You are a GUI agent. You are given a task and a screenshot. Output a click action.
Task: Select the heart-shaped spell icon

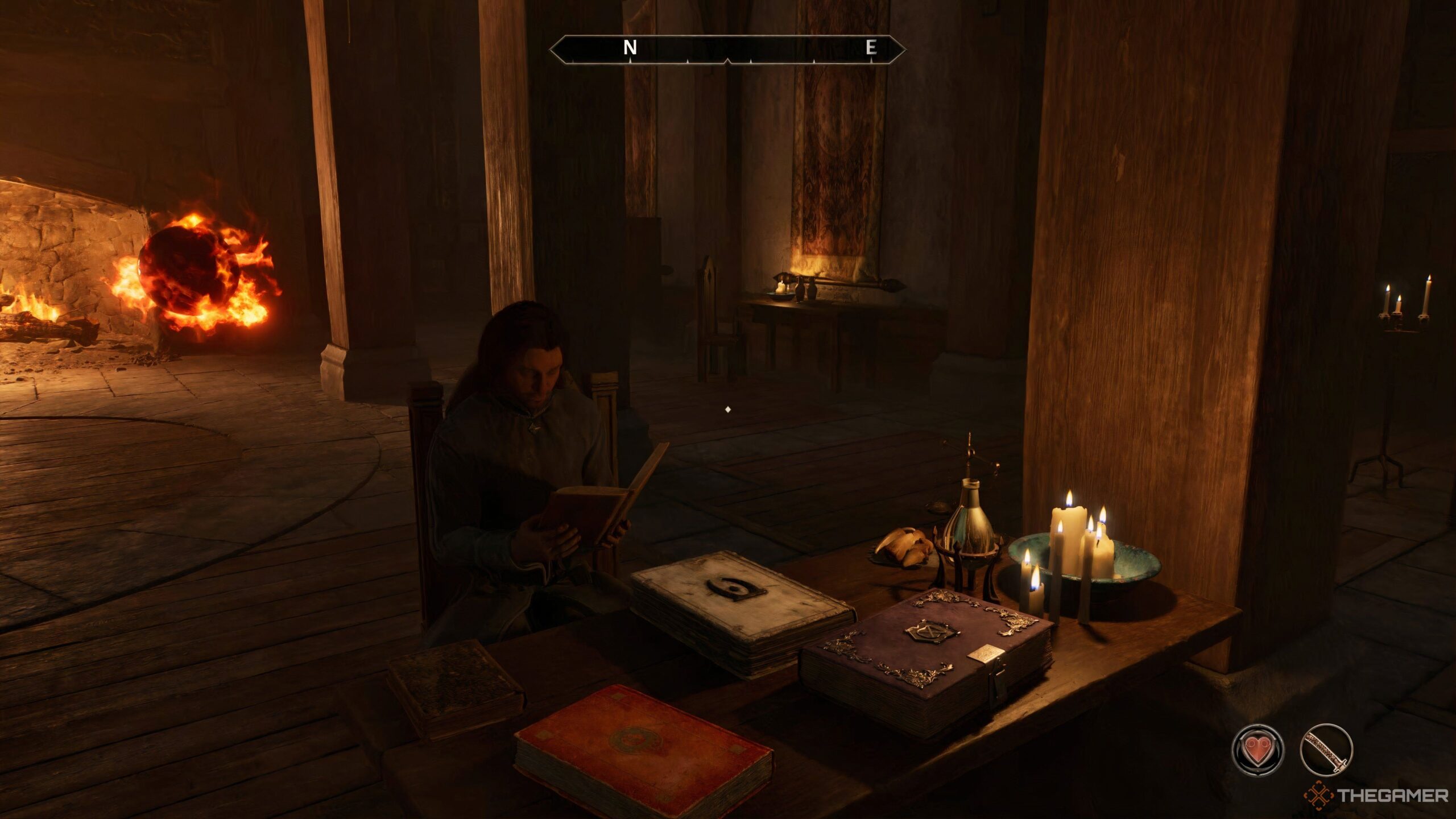point(1258,750)
